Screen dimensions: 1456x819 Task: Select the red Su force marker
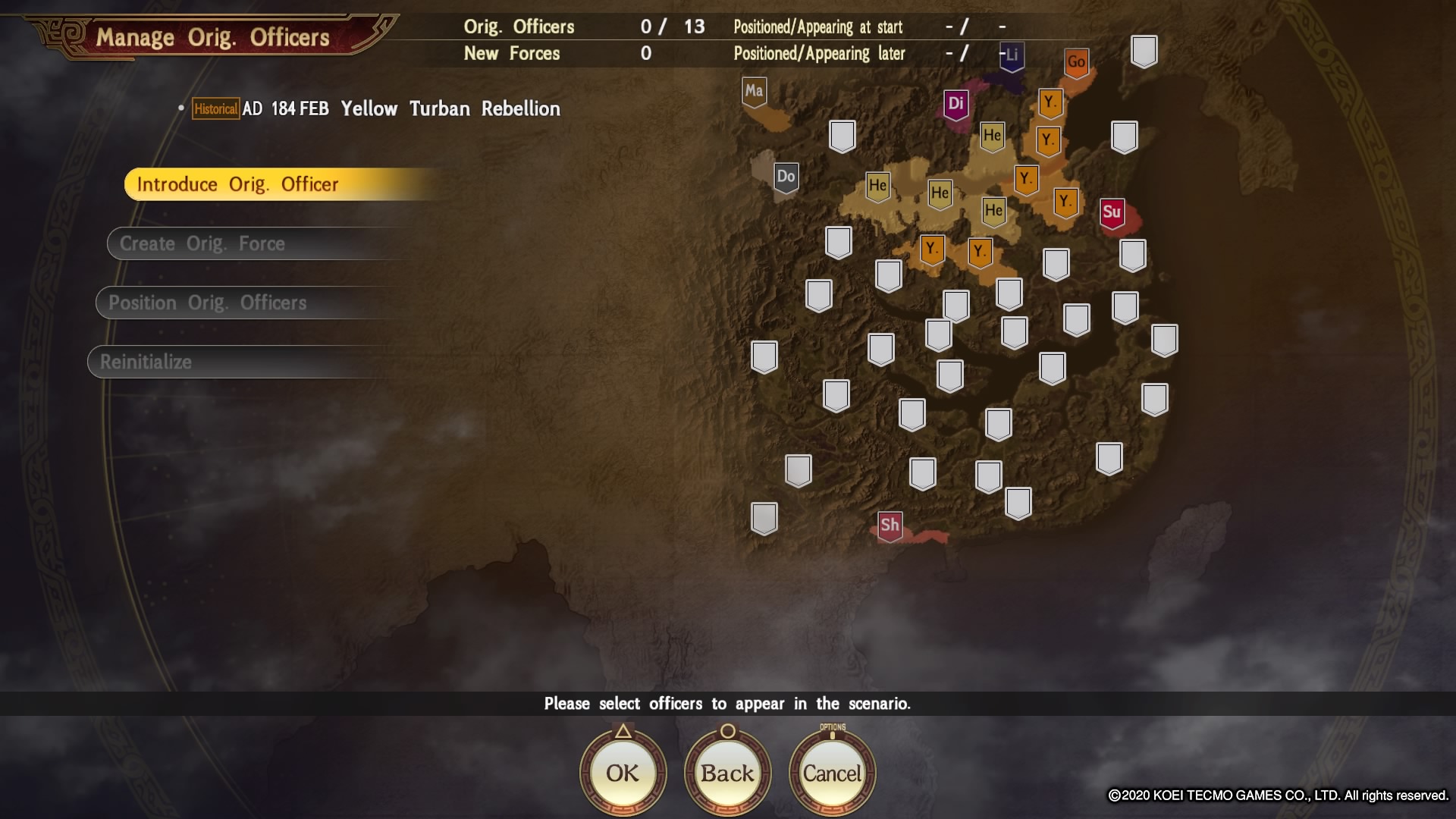(1112, 212)
